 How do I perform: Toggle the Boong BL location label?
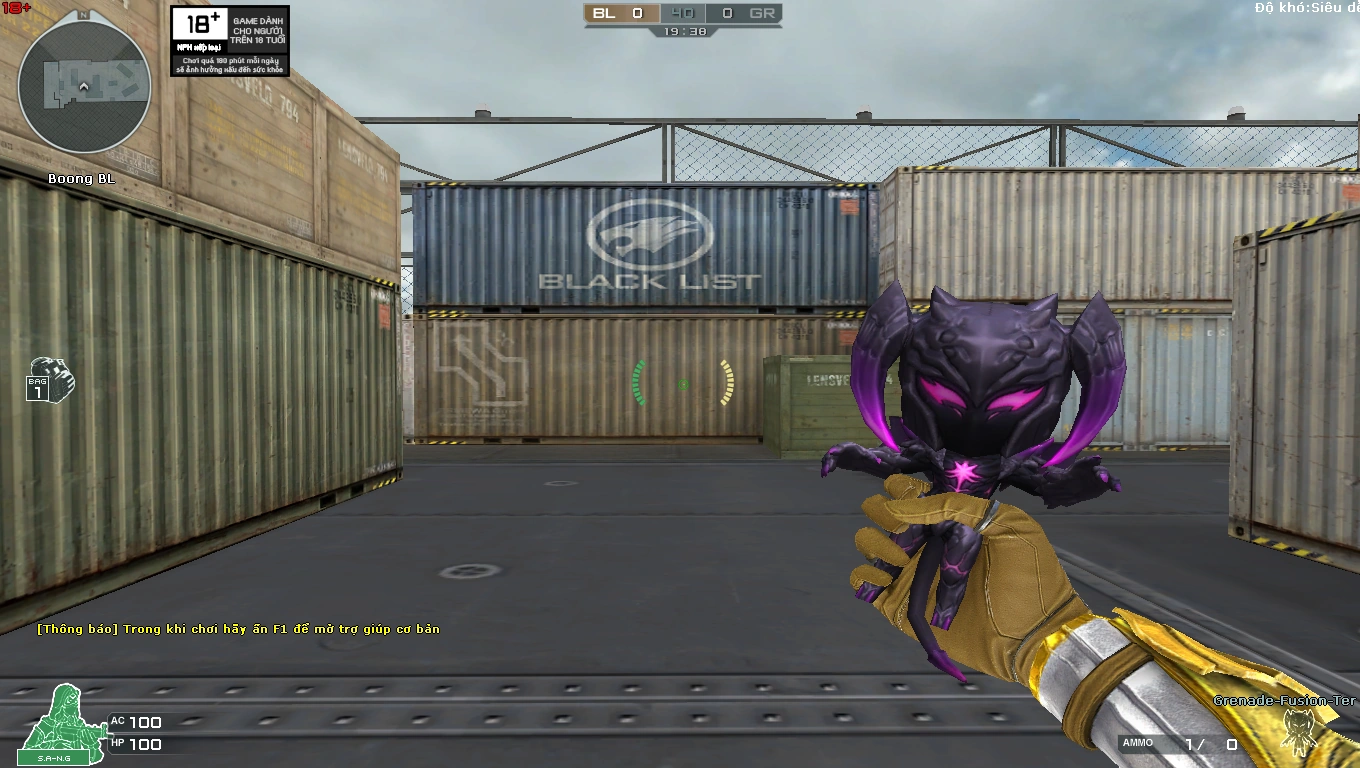(x=80, y=178)
